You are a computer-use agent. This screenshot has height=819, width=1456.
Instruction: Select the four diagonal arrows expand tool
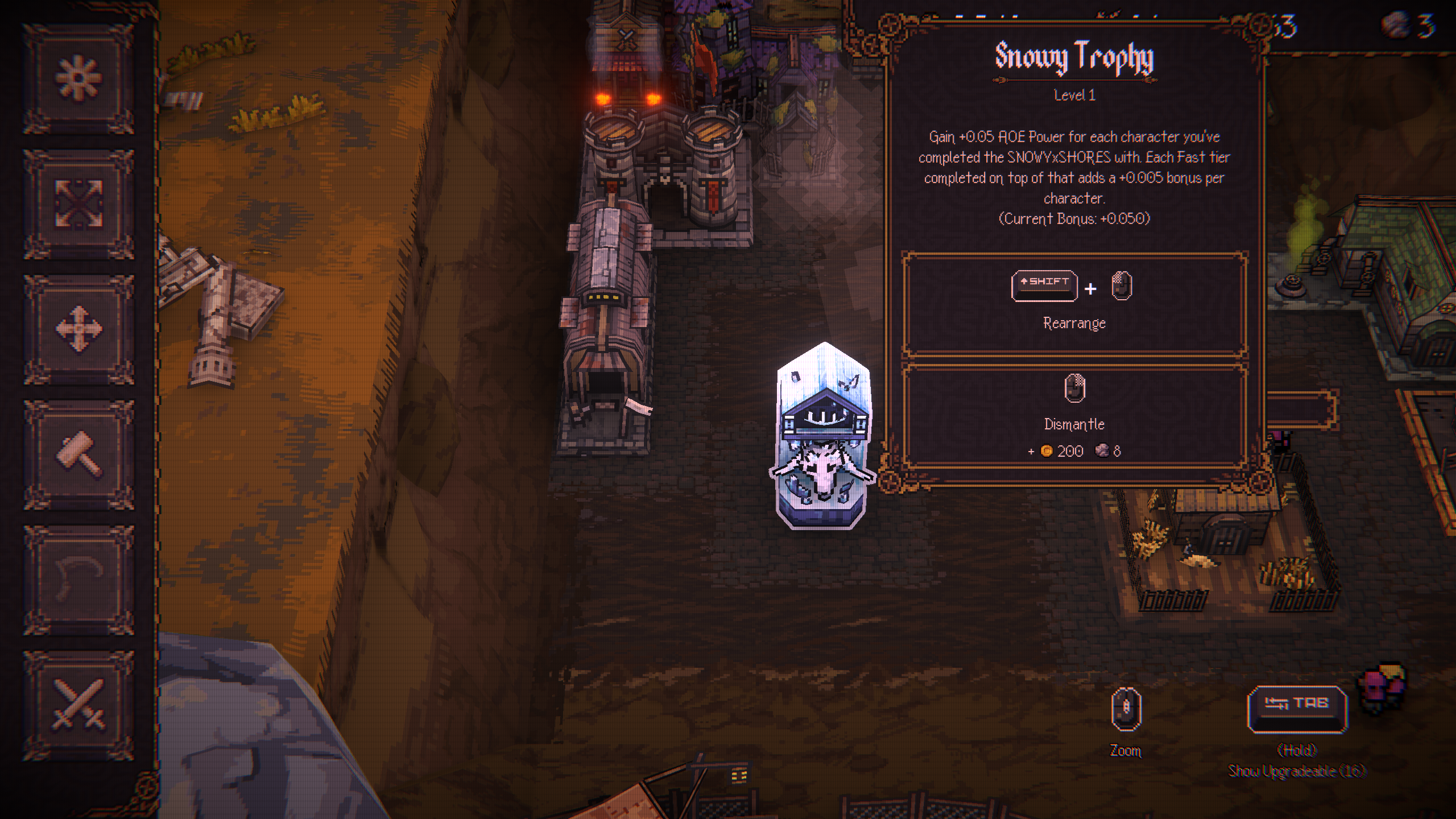78,203
